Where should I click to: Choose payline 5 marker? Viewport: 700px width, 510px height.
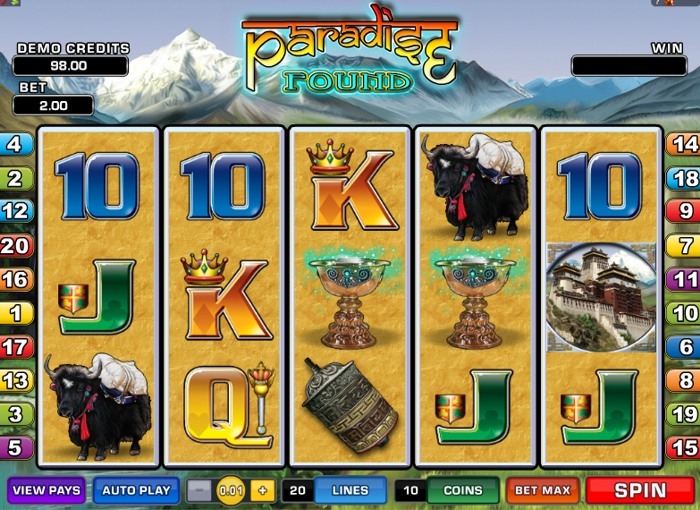[15, 447]
